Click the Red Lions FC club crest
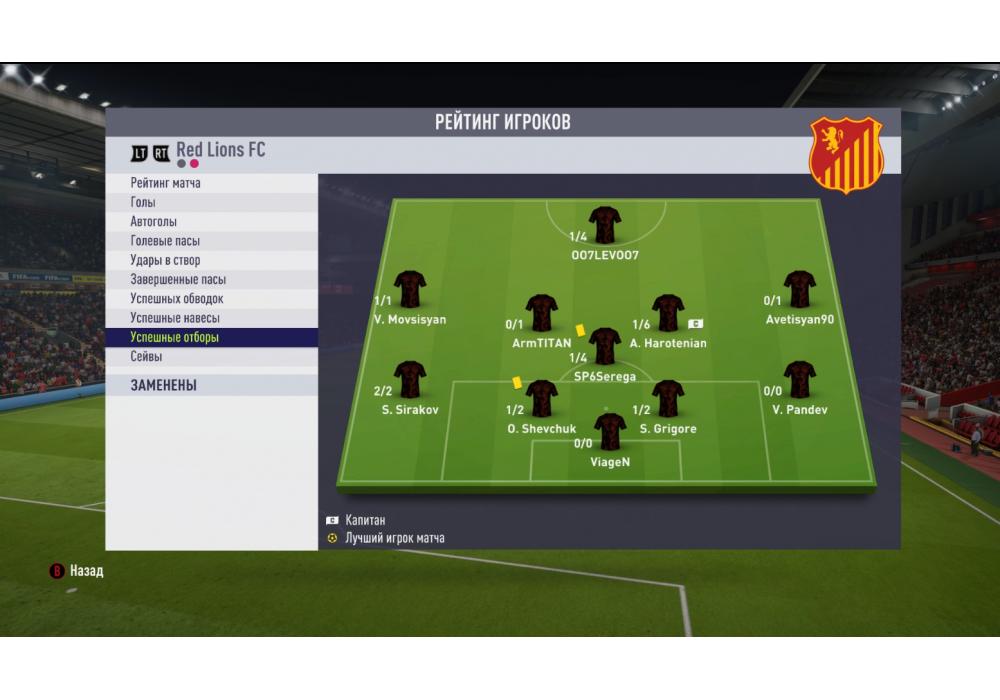 (846, 154)
